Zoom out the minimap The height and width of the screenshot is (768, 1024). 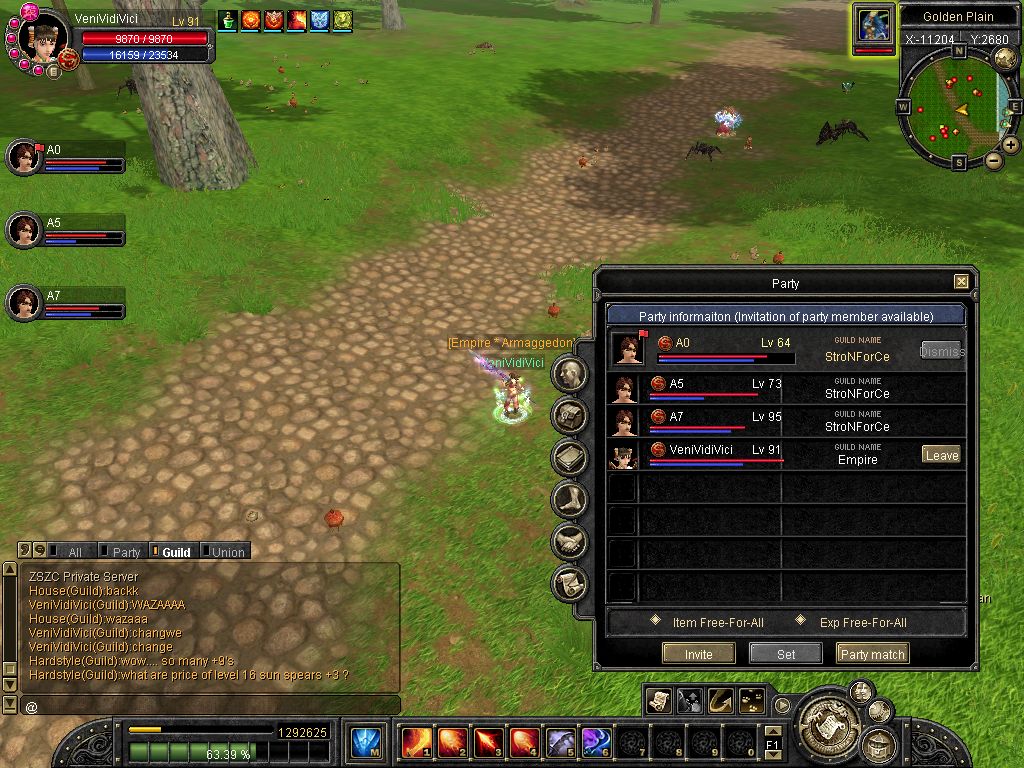993,160
